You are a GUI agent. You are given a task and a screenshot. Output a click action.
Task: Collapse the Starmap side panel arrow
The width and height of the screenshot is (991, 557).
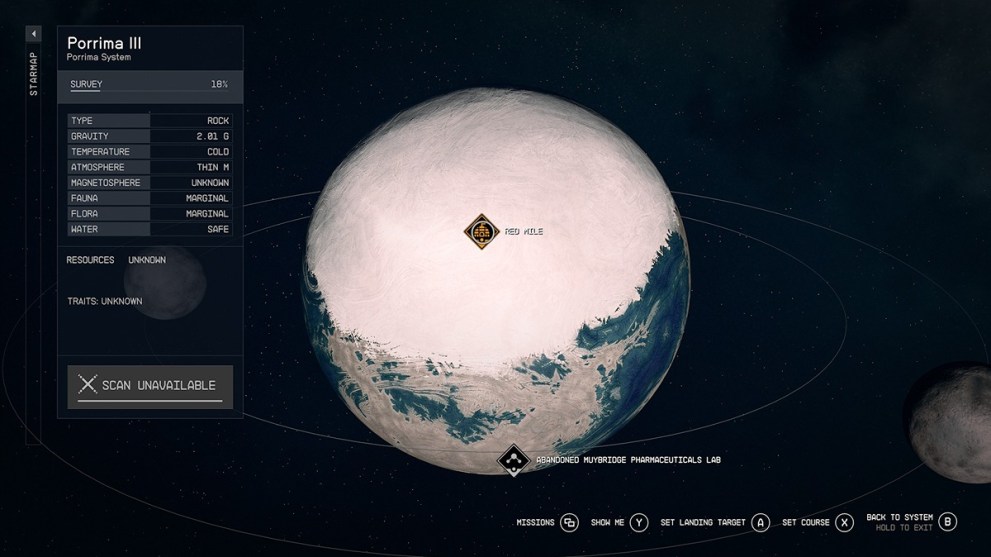pyautogui.click(x=34, y=34)
